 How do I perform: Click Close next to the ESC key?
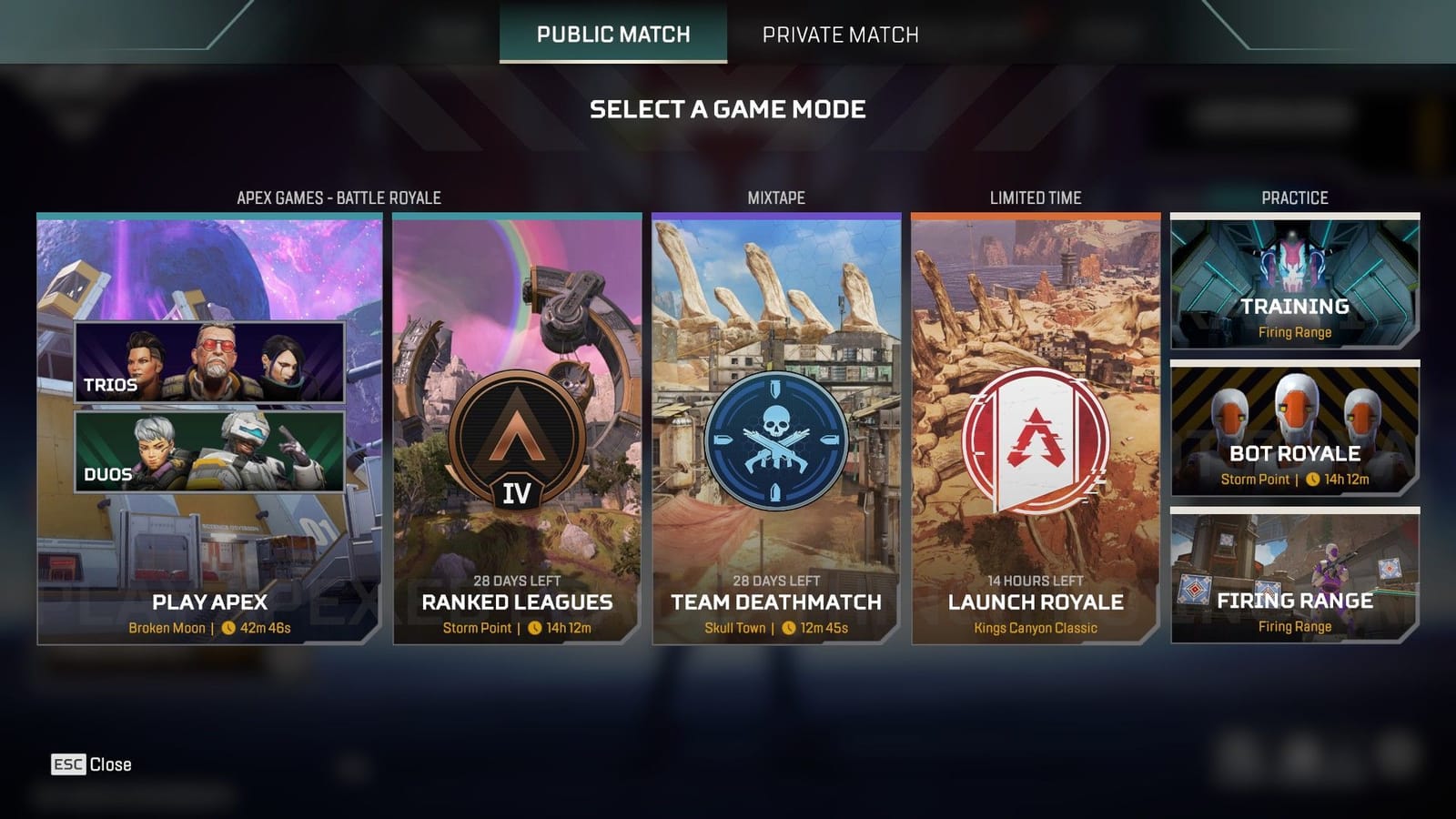click(111, 763)
